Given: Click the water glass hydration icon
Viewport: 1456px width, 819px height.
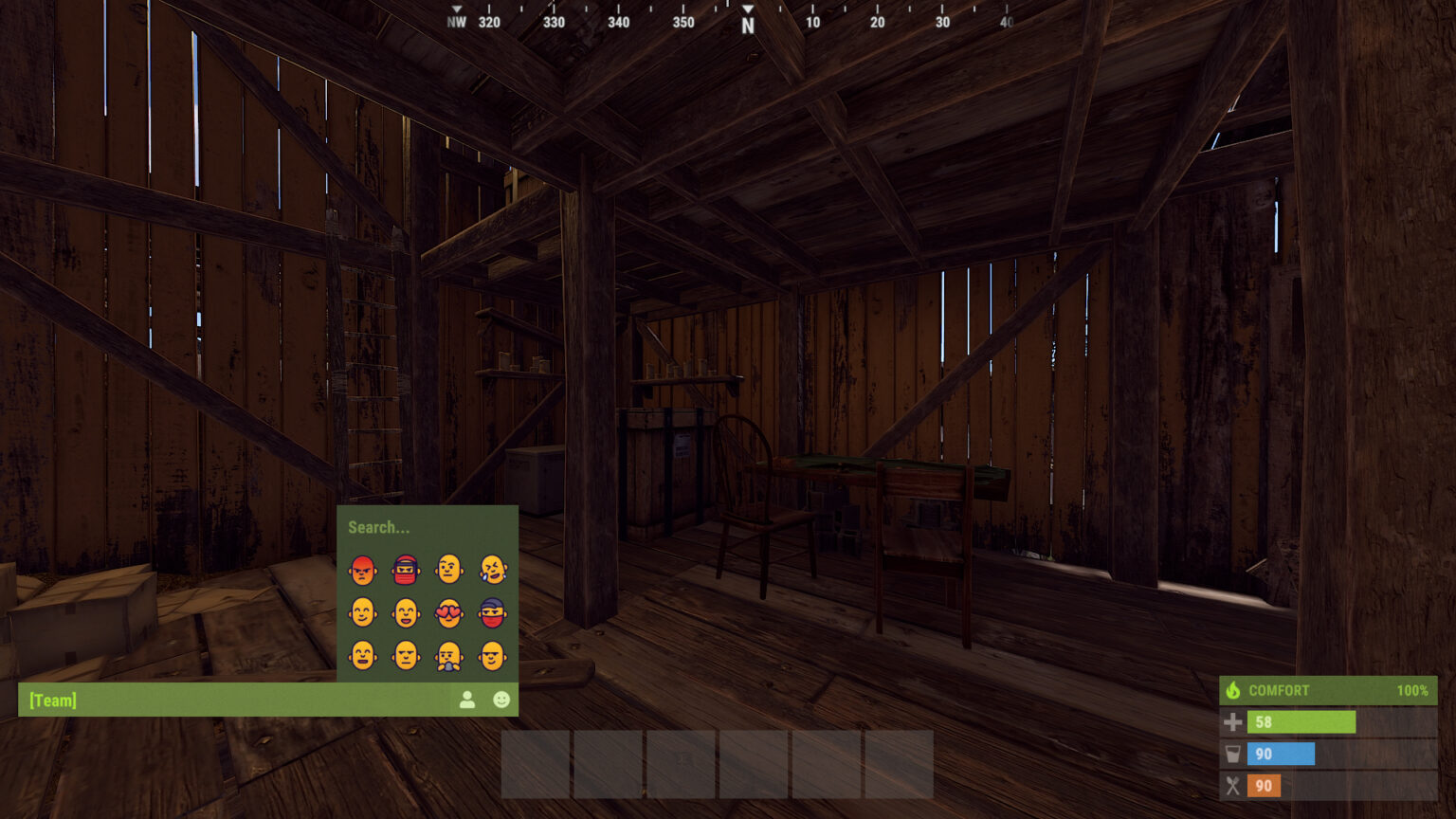Looking at the screenshot, I should coord(1233,754).
